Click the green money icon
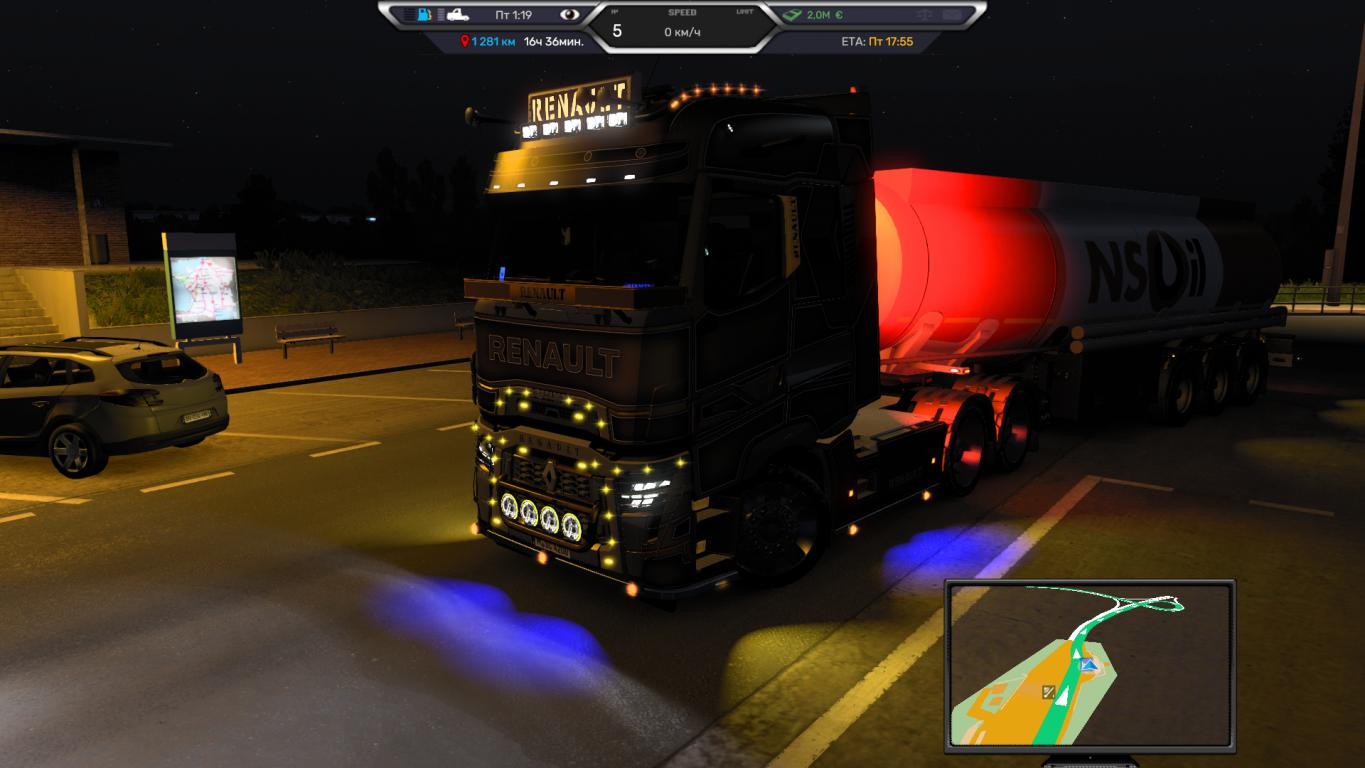Viewport: 1365px width, 768px height. (x=792, y=15)
